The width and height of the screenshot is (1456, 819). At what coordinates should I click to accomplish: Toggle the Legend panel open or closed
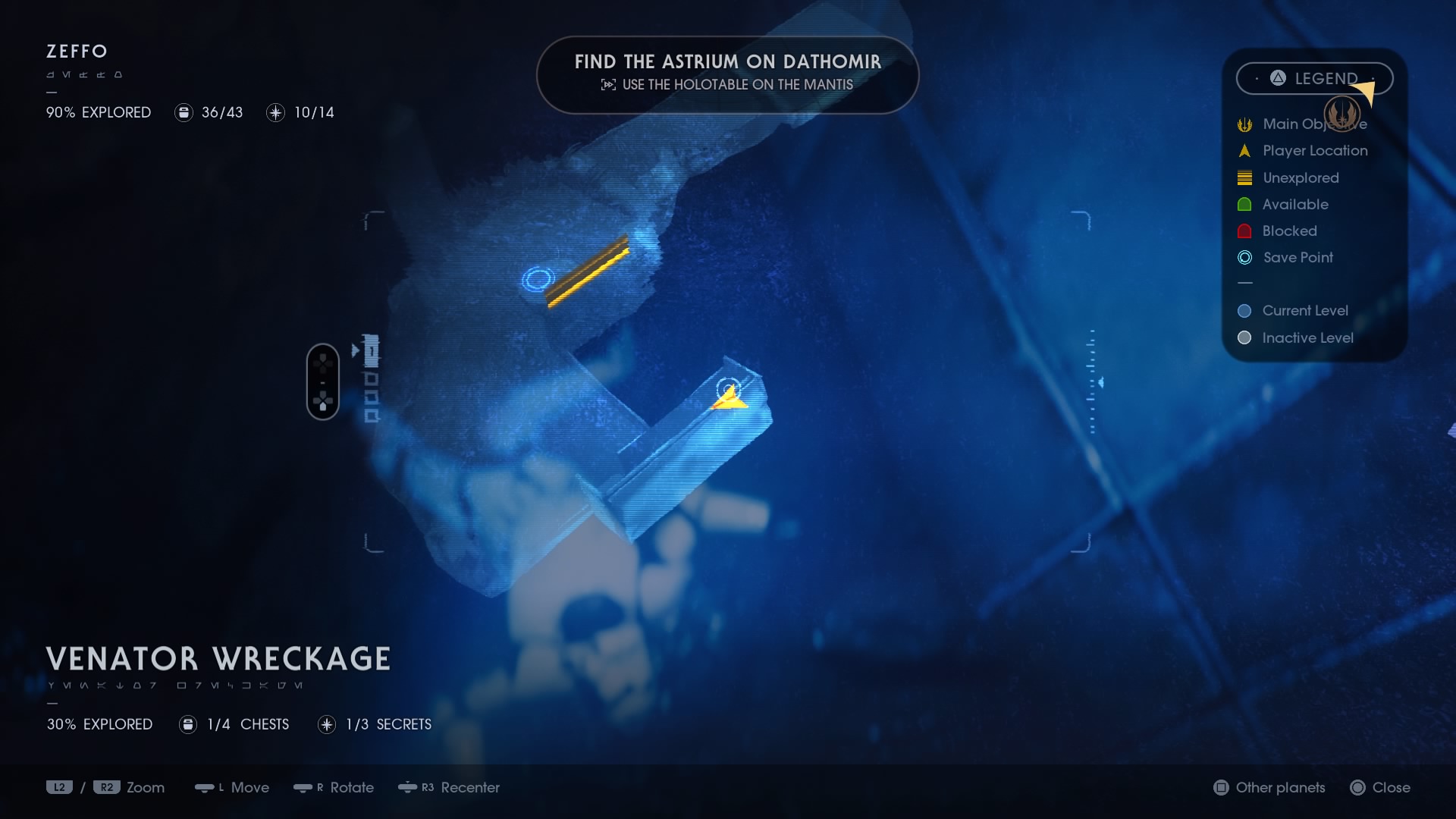coord(1314,78)
